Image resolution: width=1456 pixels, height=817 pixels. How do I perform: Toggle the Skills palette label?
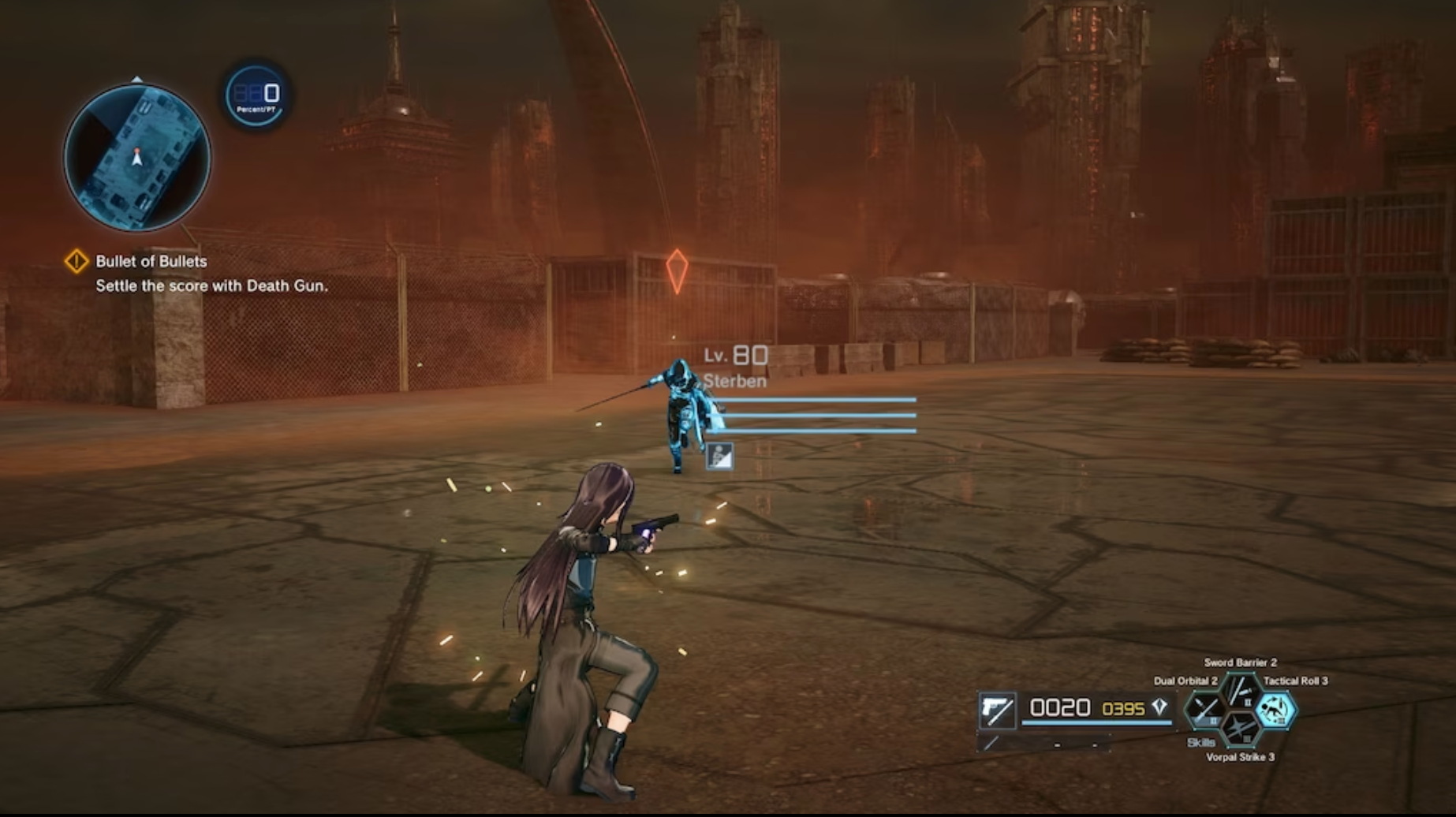click(x=1201, y=744)
